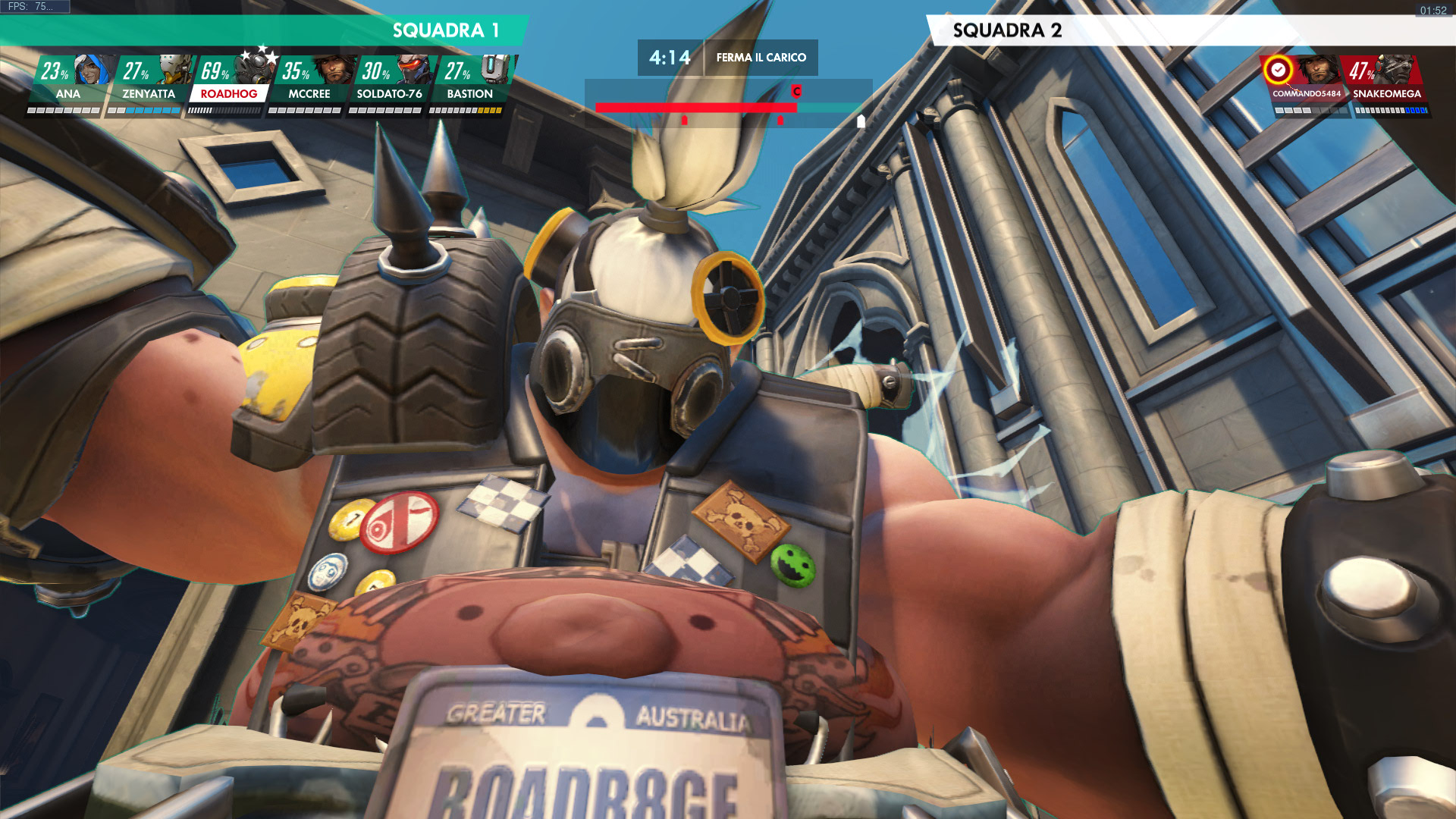Screen dimensions: 1456x819
Task: Select Zenyatta's player card
Action: pyautogui.click(x=149, y=84)
